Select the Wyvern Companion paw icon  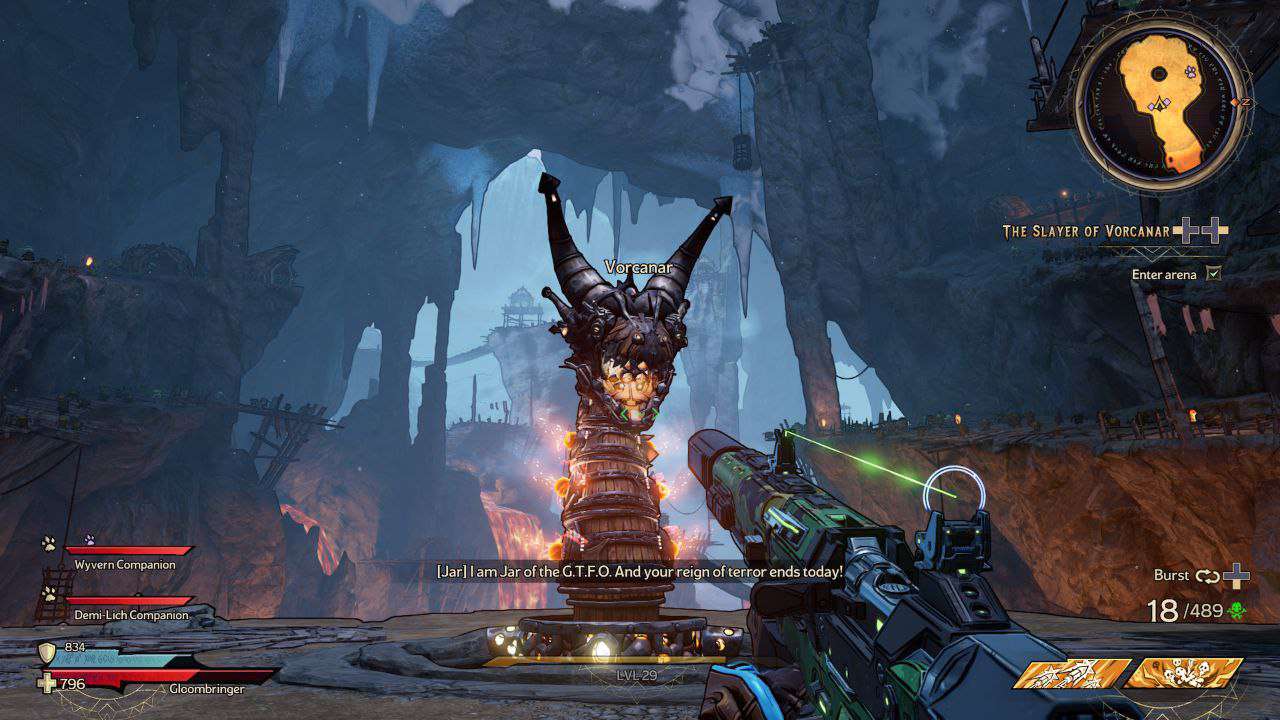click(48, 543)
